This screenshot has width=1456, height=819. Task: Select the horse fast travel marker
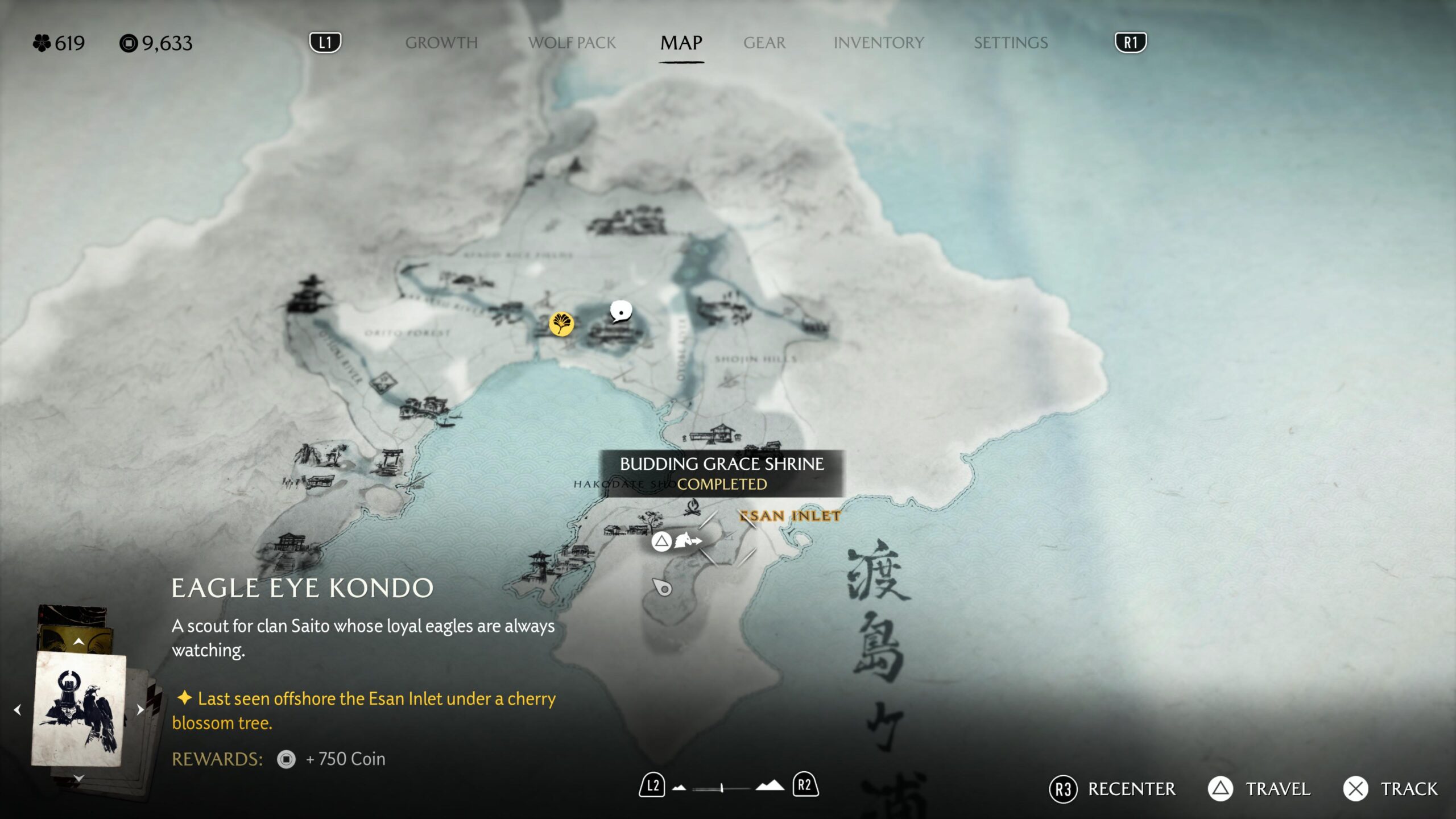(686, 541)
